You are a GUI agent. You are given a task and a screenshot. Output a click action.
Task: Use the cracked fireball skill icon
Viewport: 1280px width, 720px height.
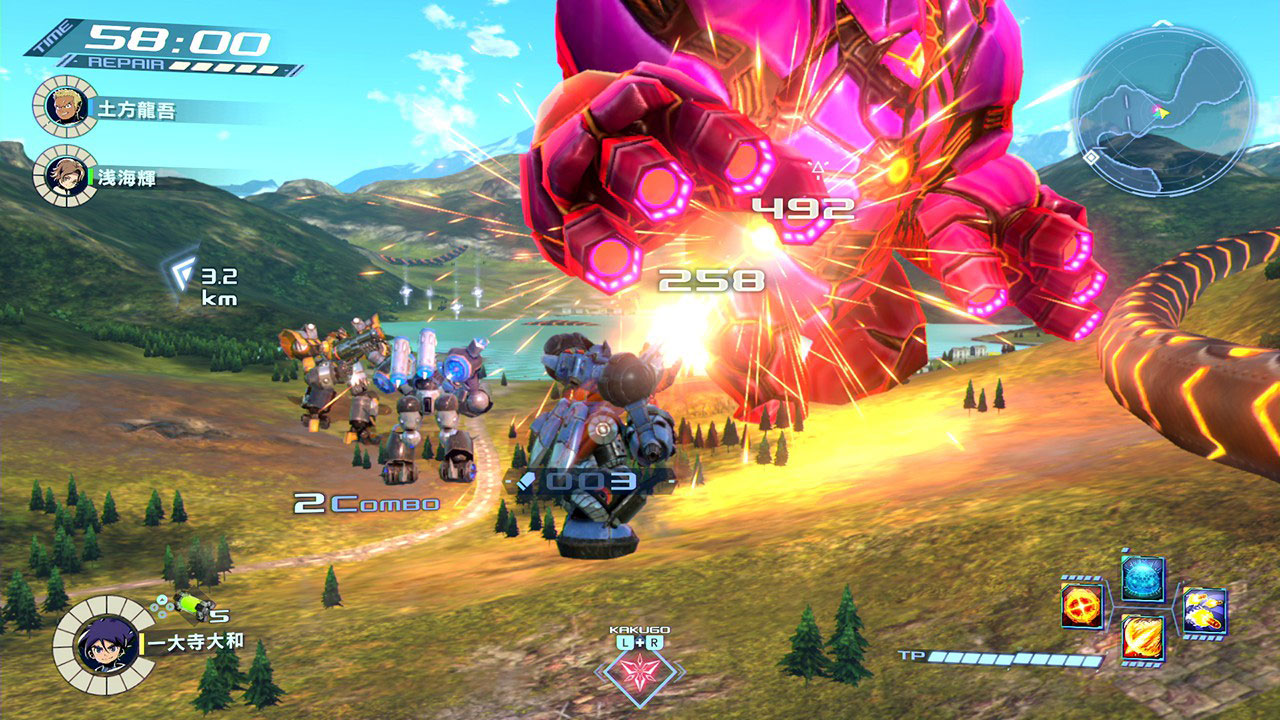tap(1082, 607)
